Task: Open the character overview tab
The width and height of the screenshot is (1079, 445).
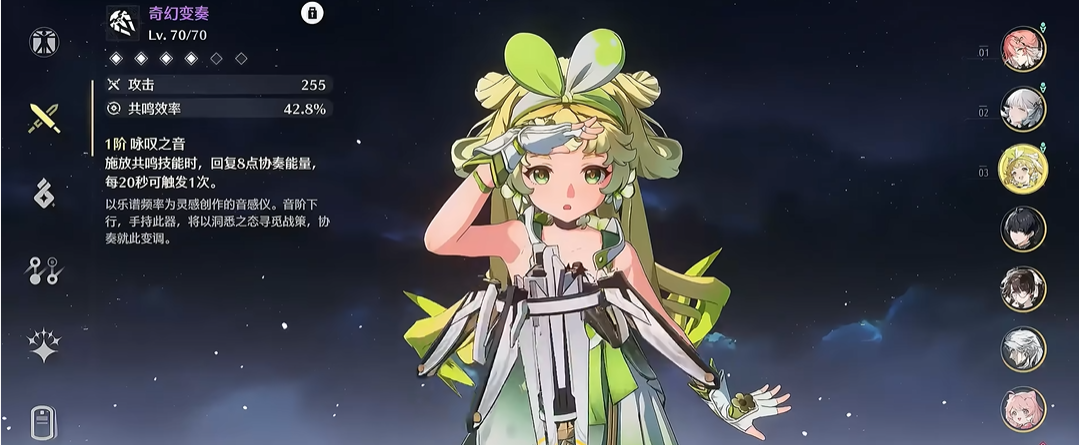Action: point(45,42)
